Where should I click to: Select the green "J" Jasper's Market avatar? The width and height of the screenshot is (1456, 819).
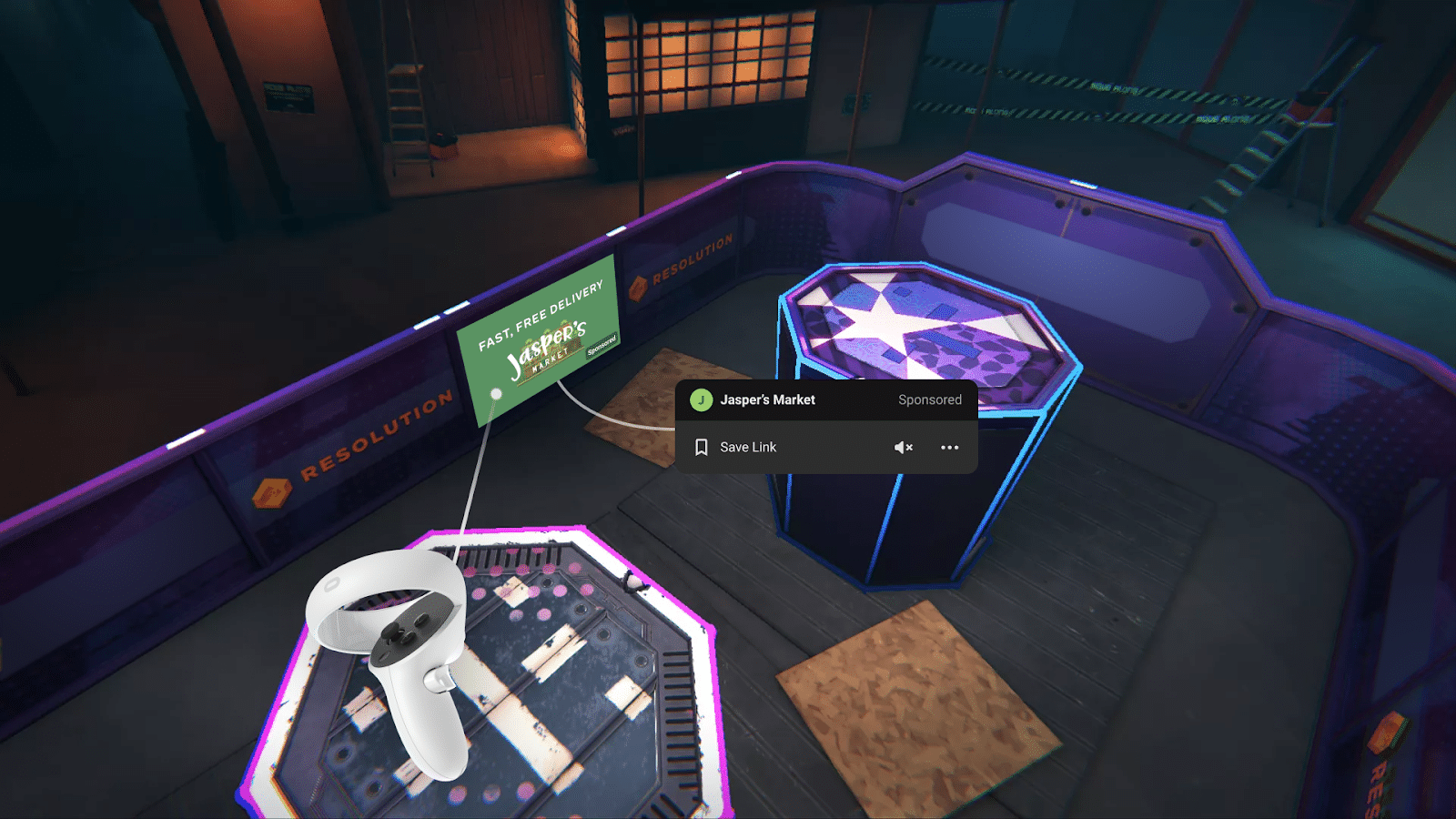click(x=701, y=400)
